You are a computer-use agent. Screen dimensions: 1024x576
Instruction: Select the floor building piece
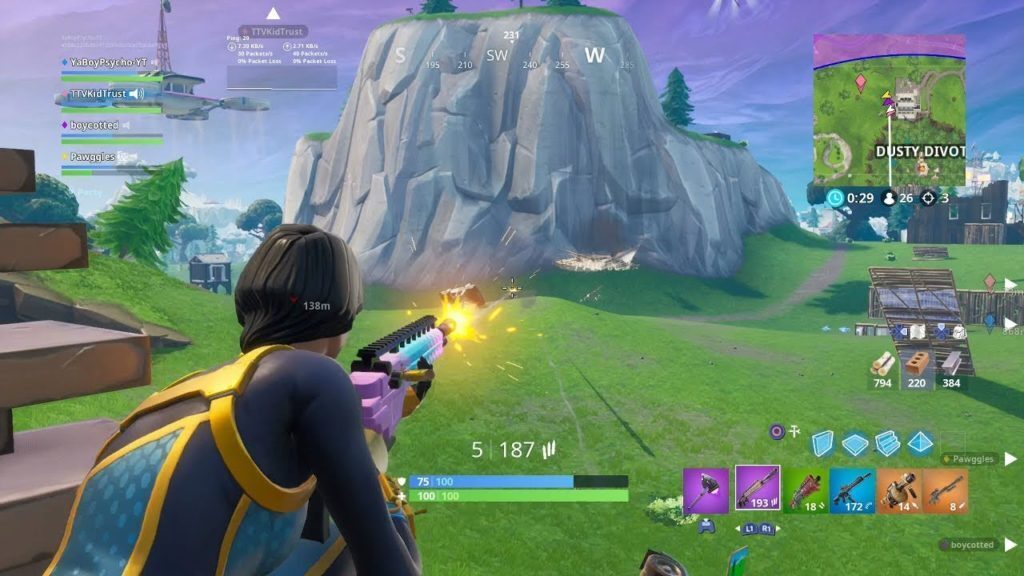855,444
